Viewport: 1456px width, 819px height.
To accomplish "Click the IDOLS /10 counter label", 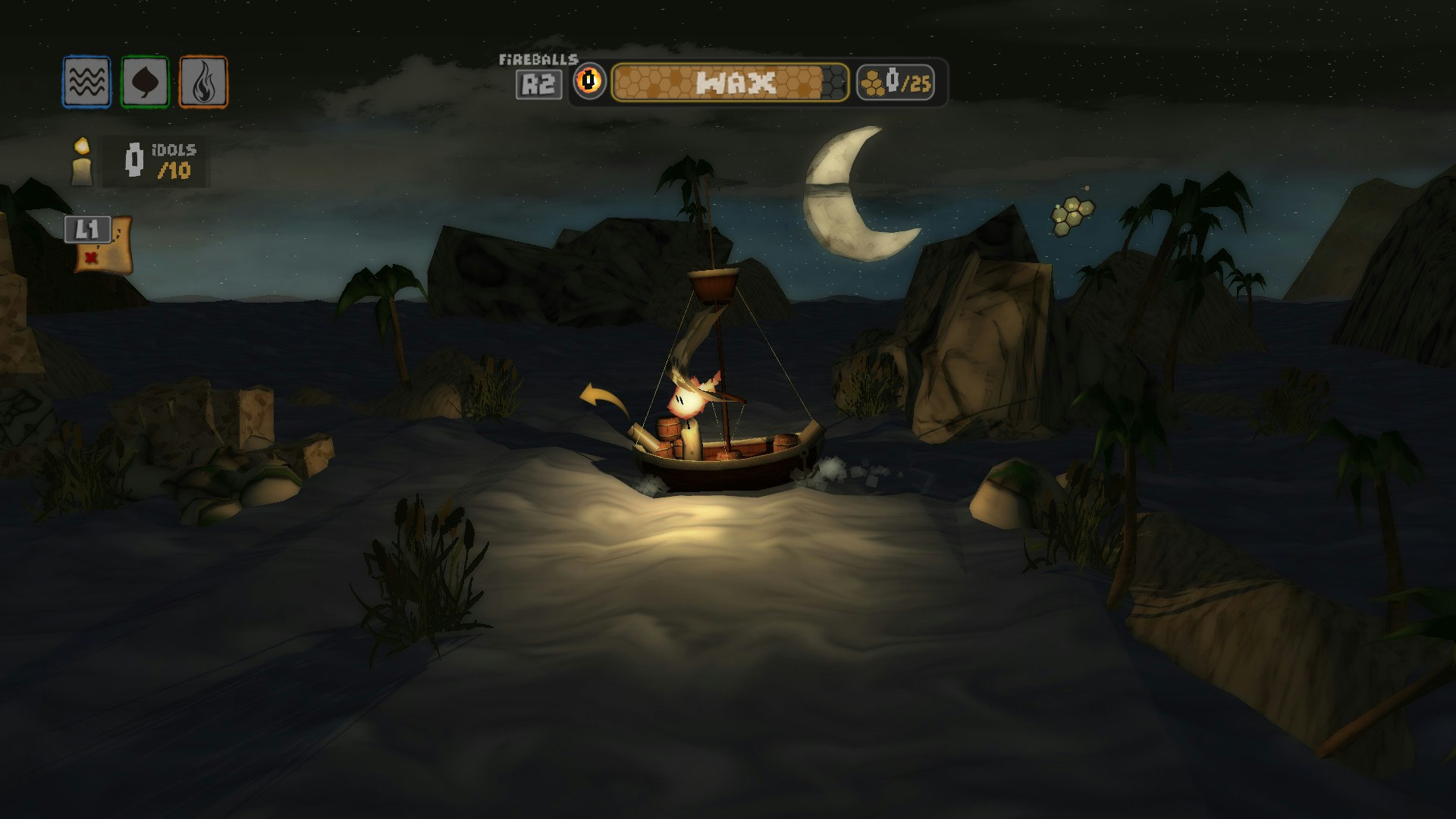I will 174,160.
